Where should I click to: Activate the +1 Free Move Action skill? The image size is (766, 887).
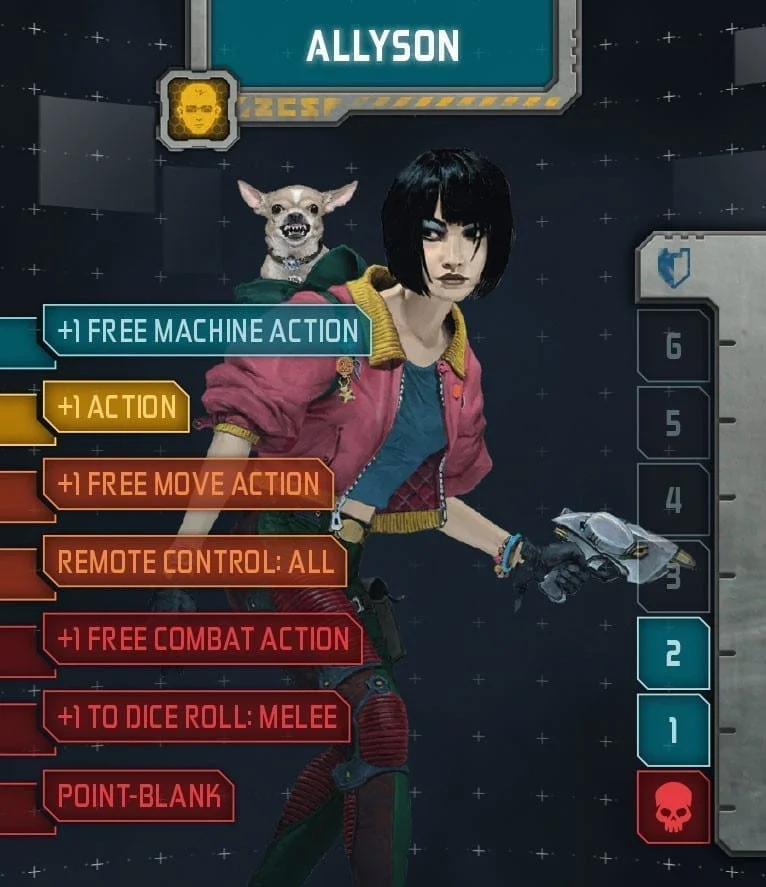[188, 484]
